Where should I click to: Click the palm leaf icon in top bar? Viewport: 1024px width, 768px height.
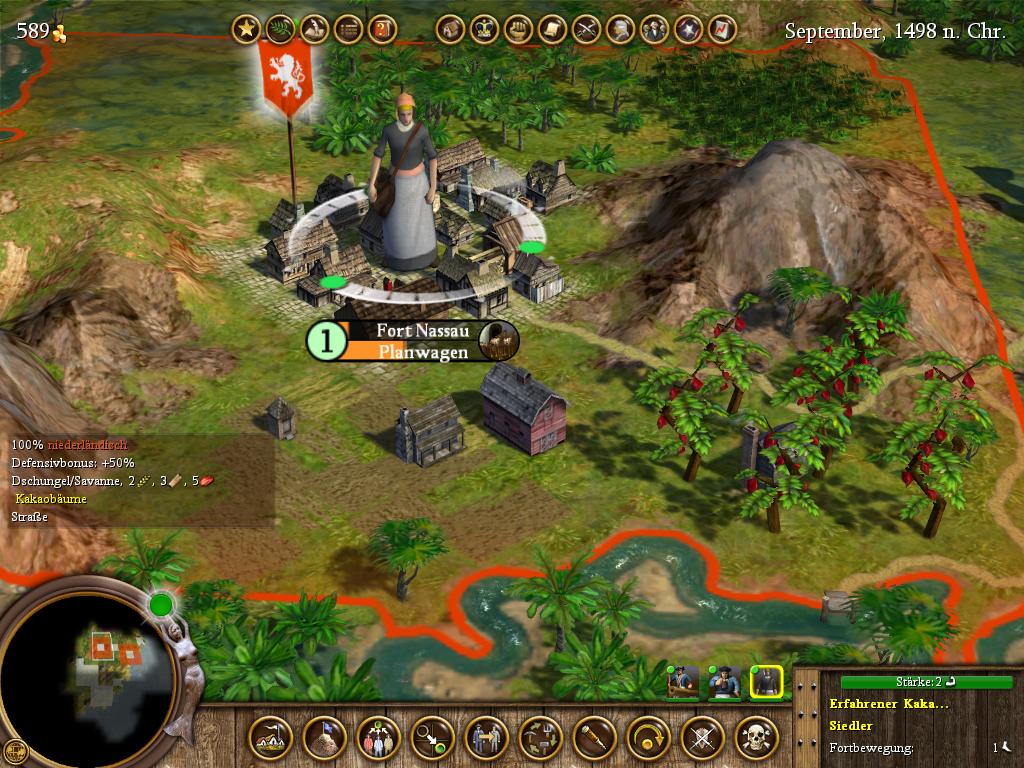coord(280,29)
